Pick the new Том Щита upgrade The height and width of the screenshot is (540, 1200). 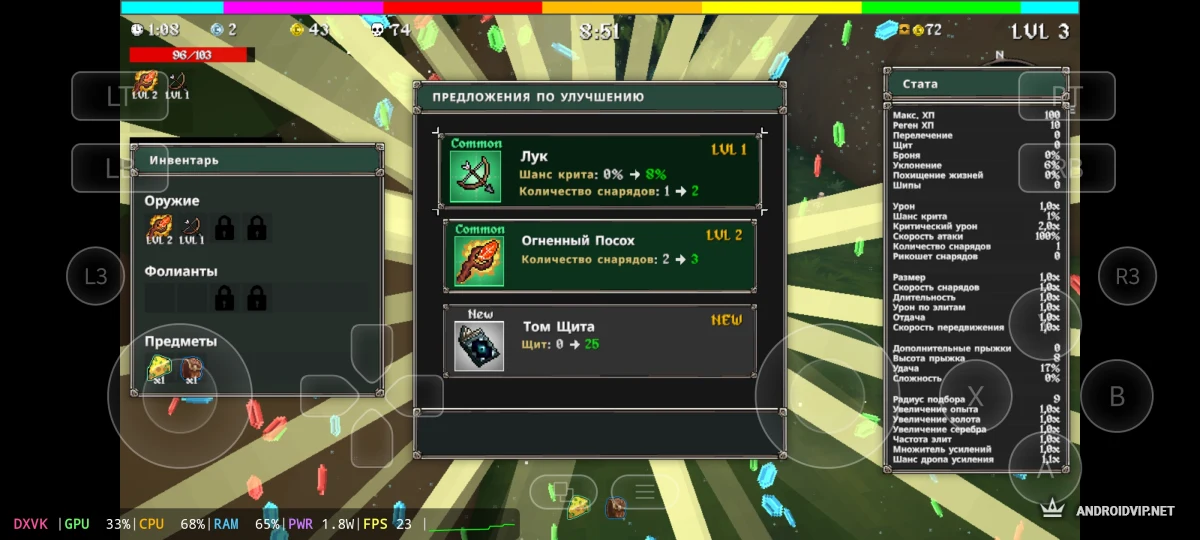click(x=600, y=342)
